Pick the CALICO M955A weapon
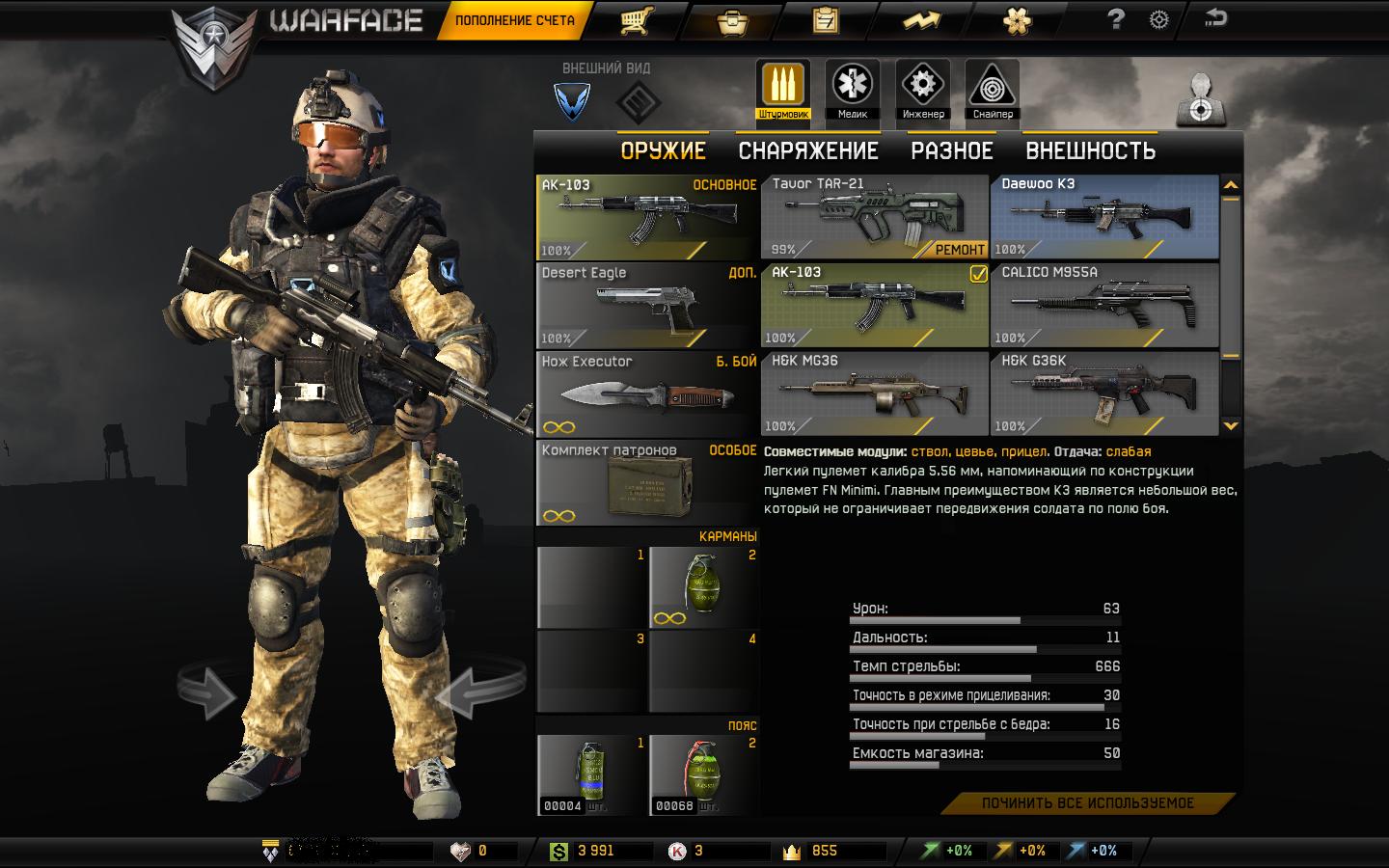 [1104, 305]
